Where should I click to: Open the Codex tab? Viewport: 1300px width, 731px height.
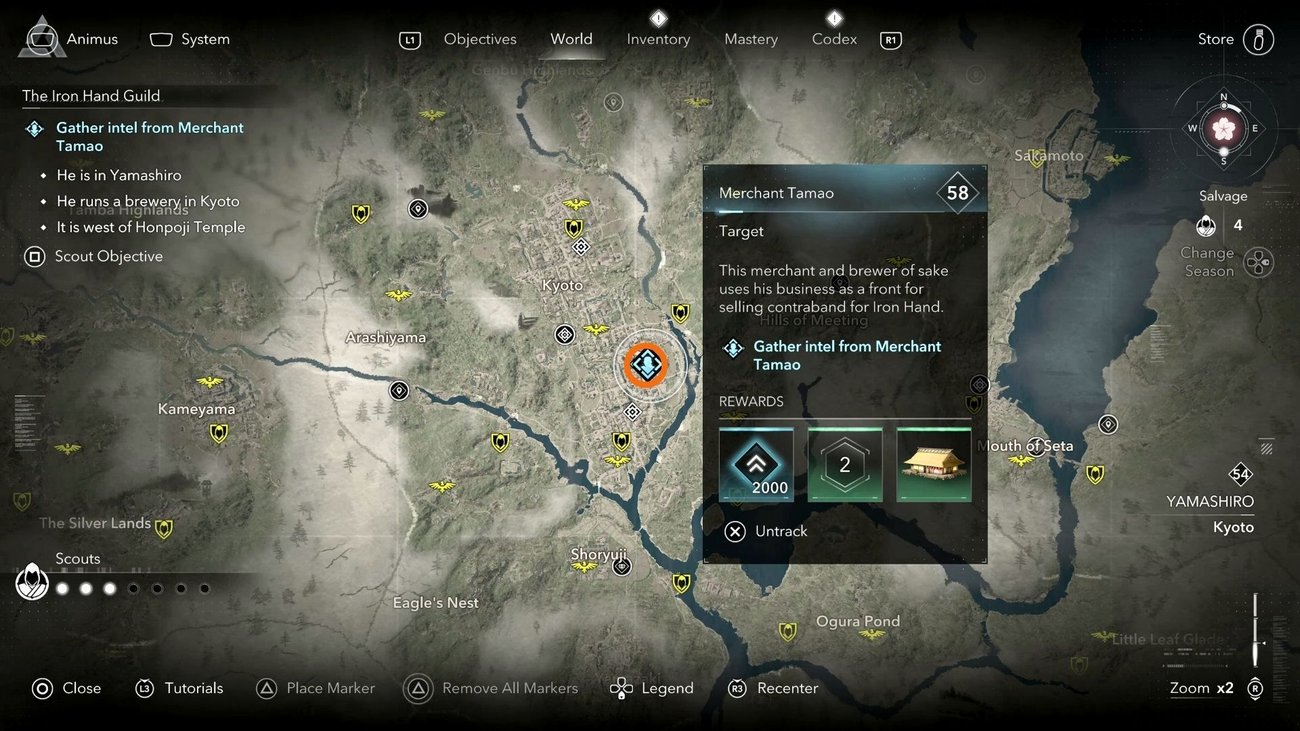click(834, 39)
